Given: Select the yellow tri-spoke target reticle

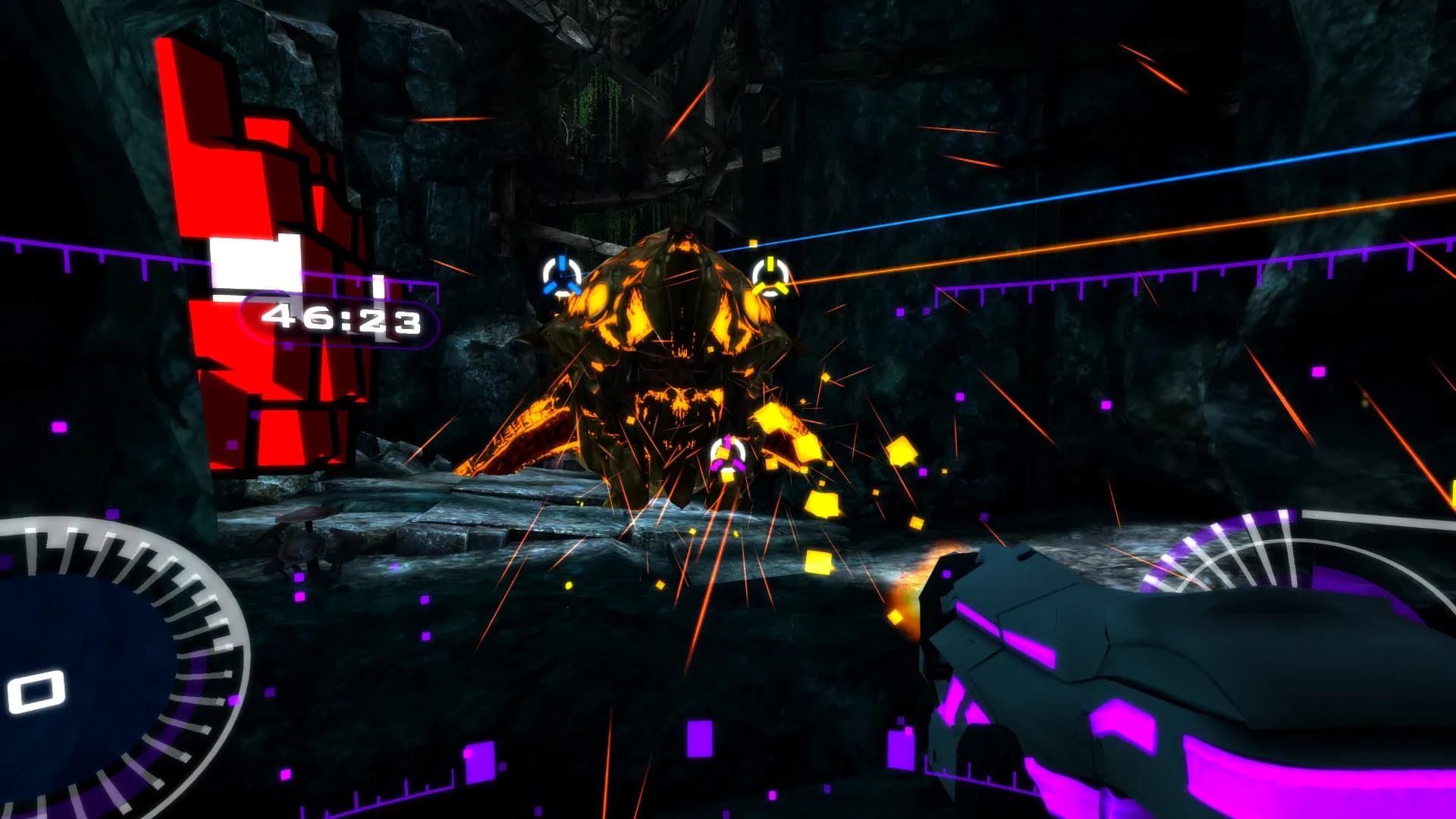Looking at the screenshot, I should pos(770,277).
